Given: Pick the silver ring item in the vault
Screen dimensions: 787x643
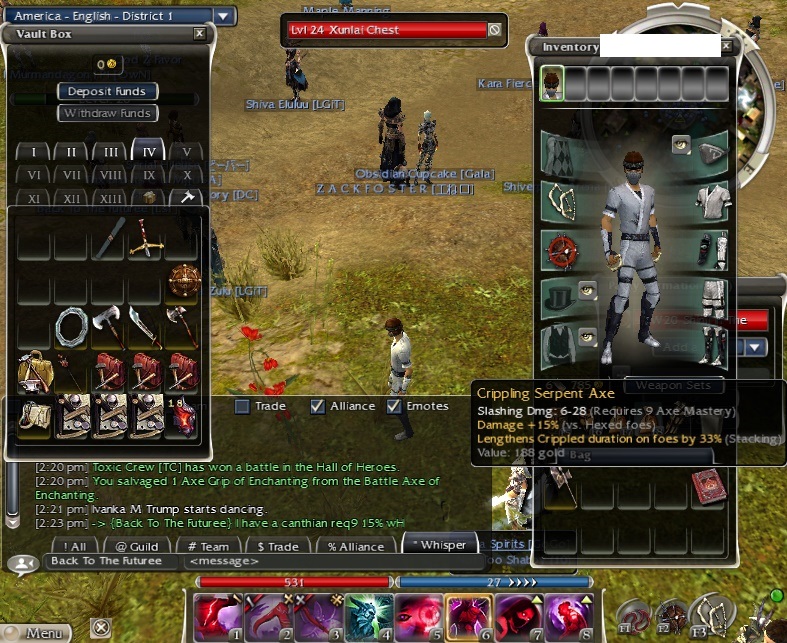Looking at the screenshot, I should (x=72, y=325).
